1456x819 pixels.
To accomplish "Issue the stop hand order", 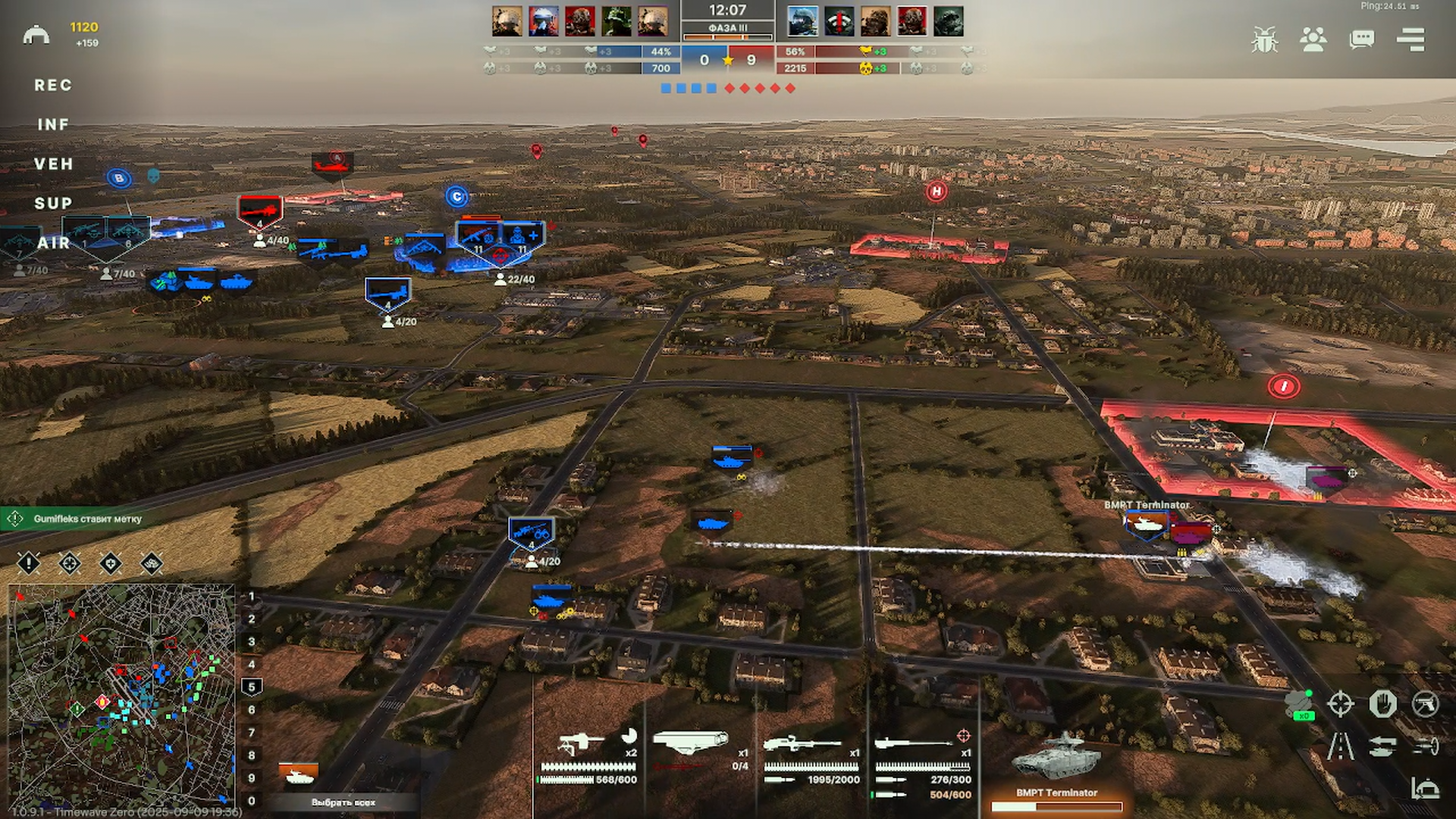I will (x=1382, y=704).
